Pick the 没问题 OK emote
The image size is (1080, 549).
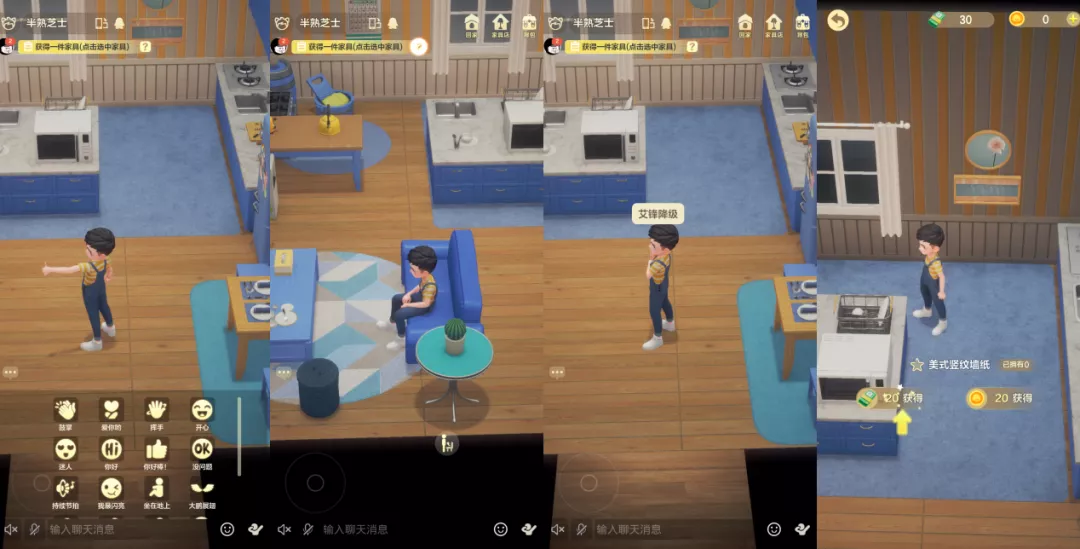click(x=202, y=449)
